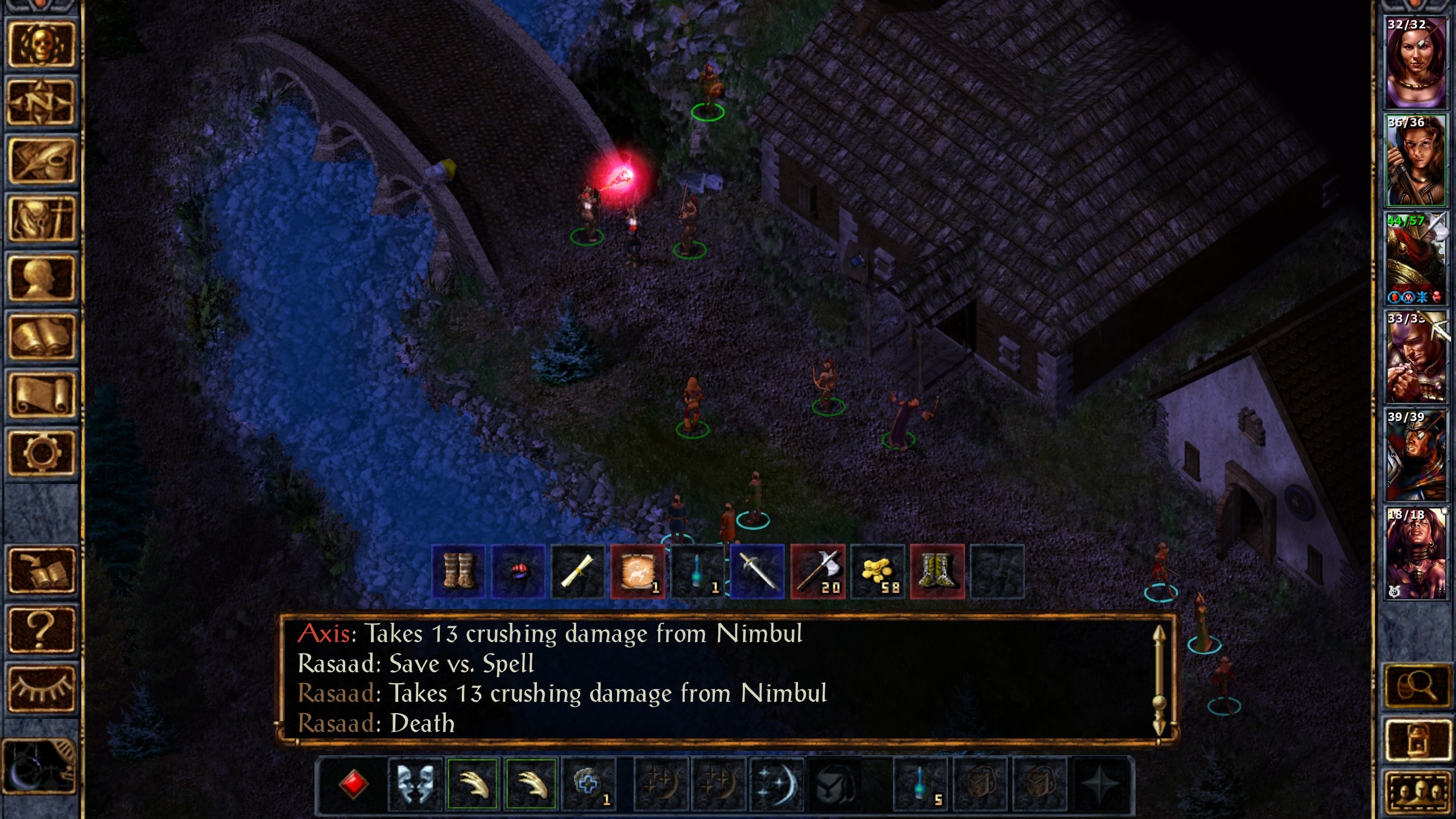Select the top eyepatch woman portrait

[1415, 61]
